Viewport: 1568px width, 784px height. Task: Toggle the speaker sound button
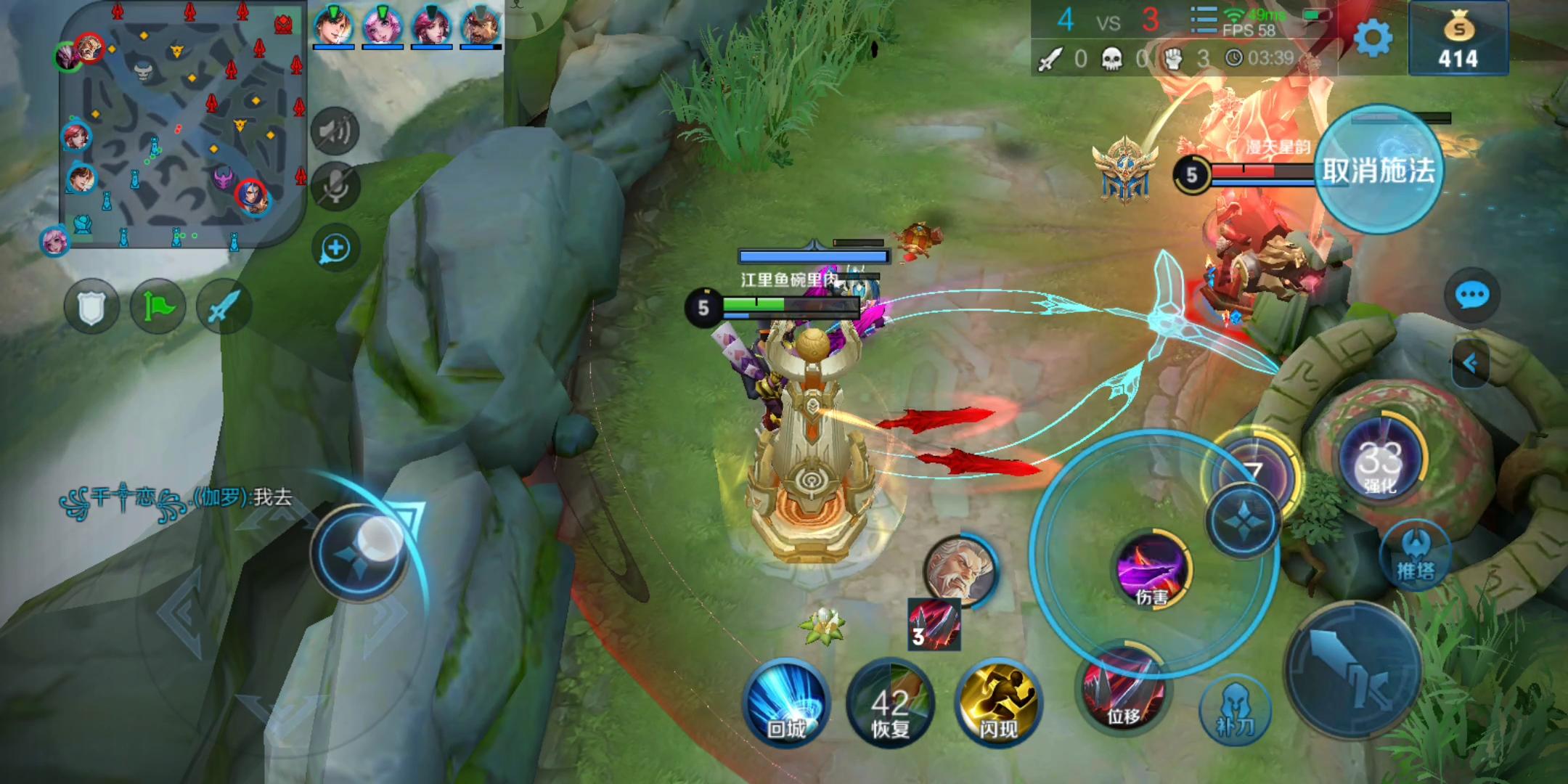pos(335,132)
